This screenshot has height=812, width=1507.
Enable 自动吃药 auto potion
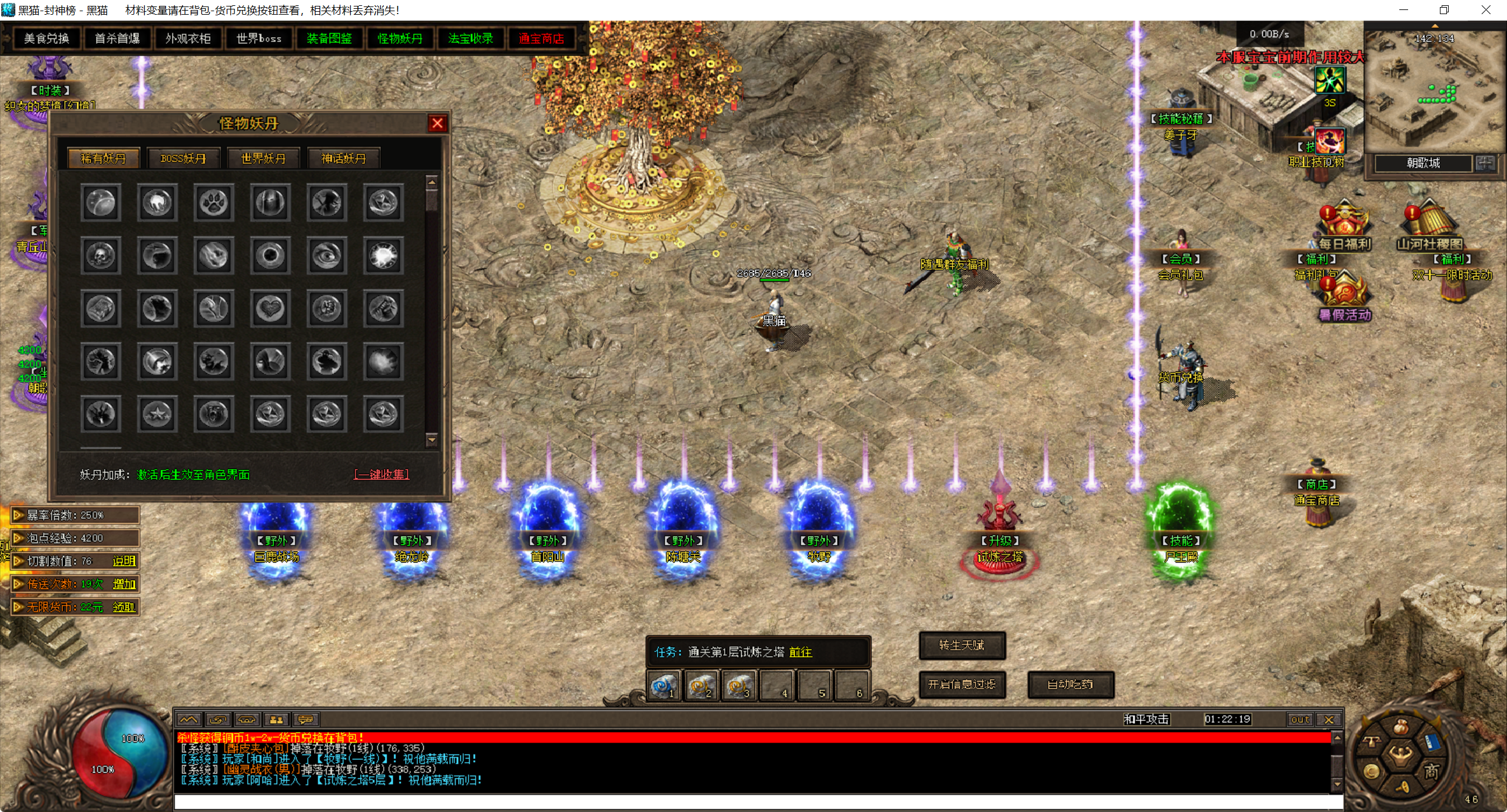(x=1070, y=684)
